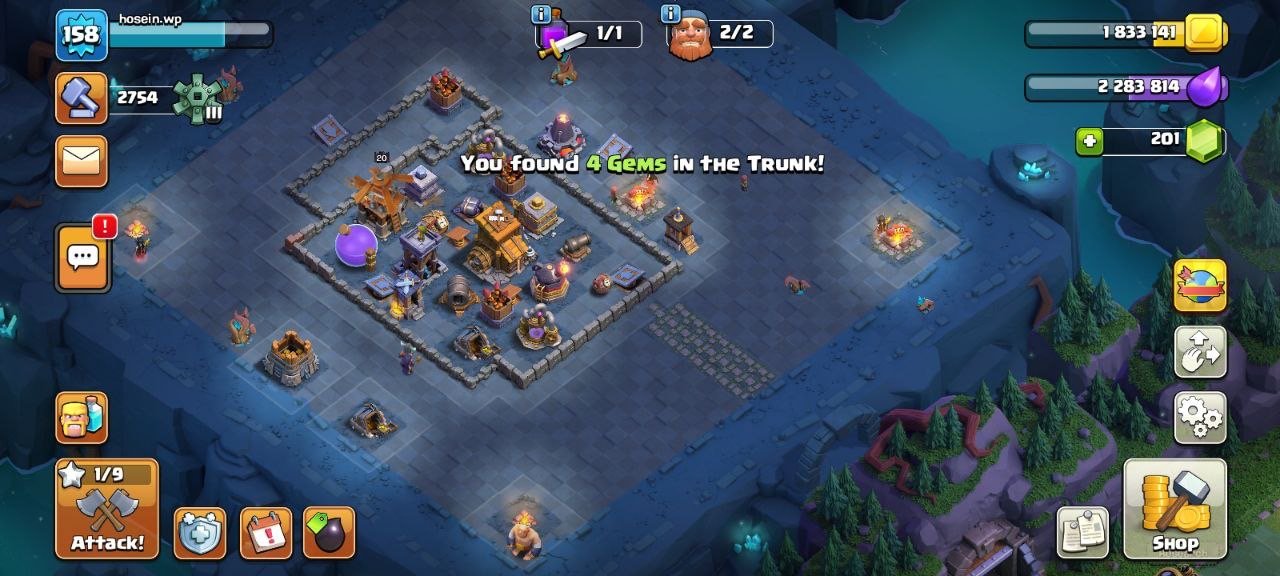Open the notes clipboard button

pyautogui.click(x=1083, y=531)
